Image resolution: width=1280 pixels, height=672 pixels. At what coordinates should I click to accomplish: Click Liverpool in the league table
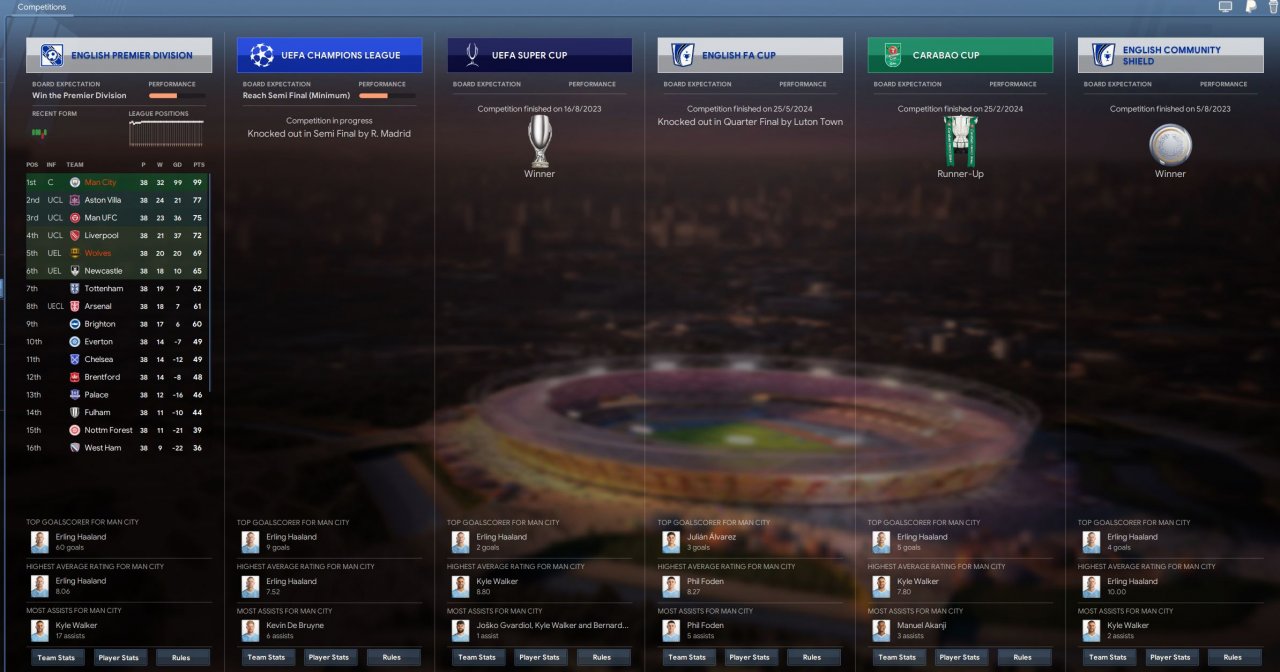(x=103, y=235)
